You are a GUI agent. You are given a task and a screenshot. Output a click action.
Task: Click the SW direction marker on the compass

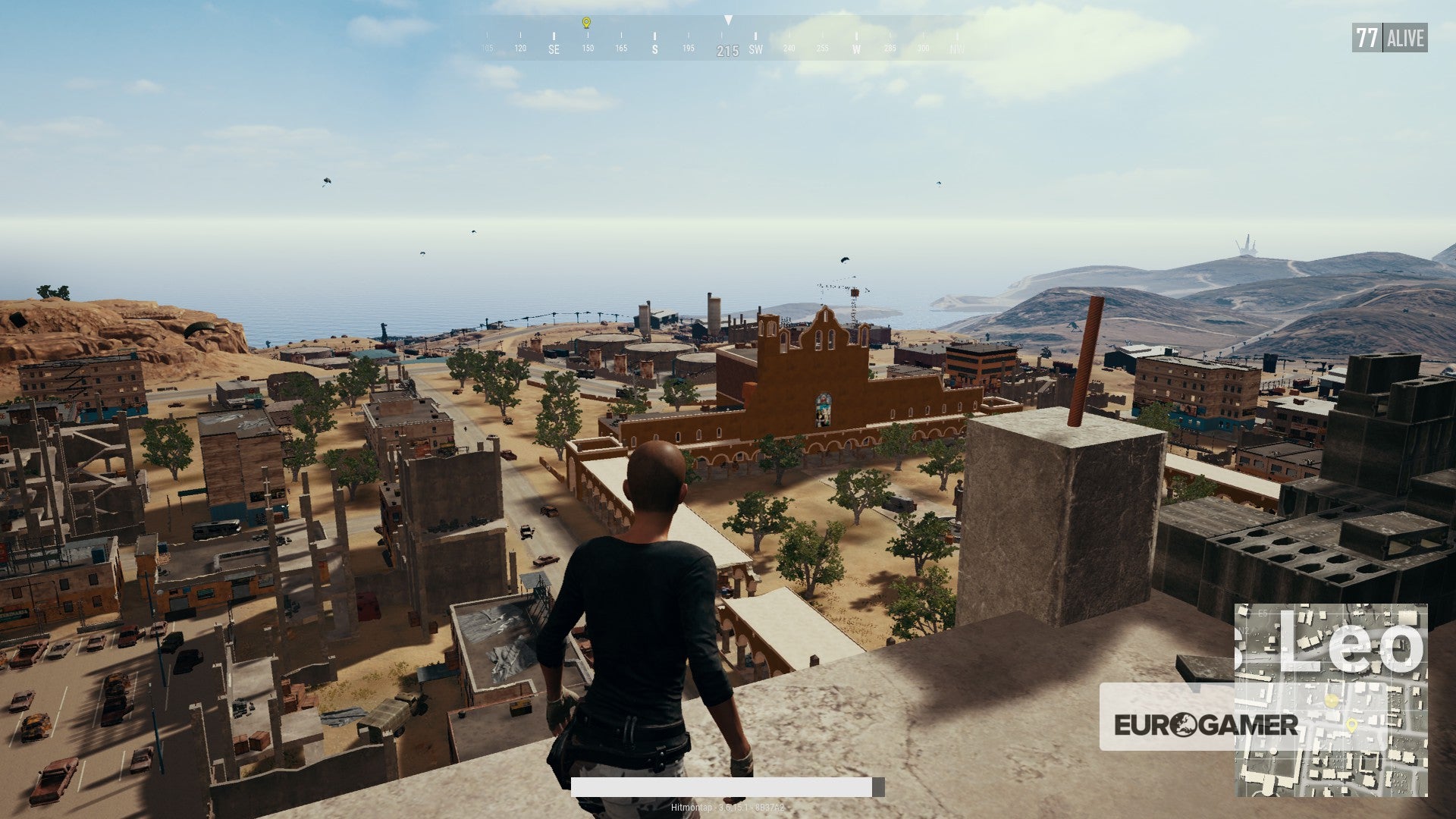tap(756, 49)
